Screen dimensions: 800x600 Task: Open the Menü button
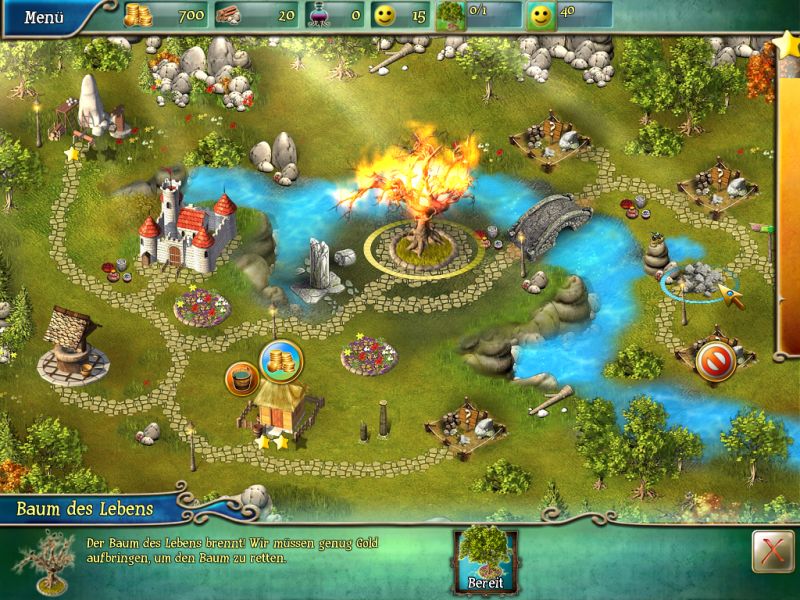(x=44, y=17)
